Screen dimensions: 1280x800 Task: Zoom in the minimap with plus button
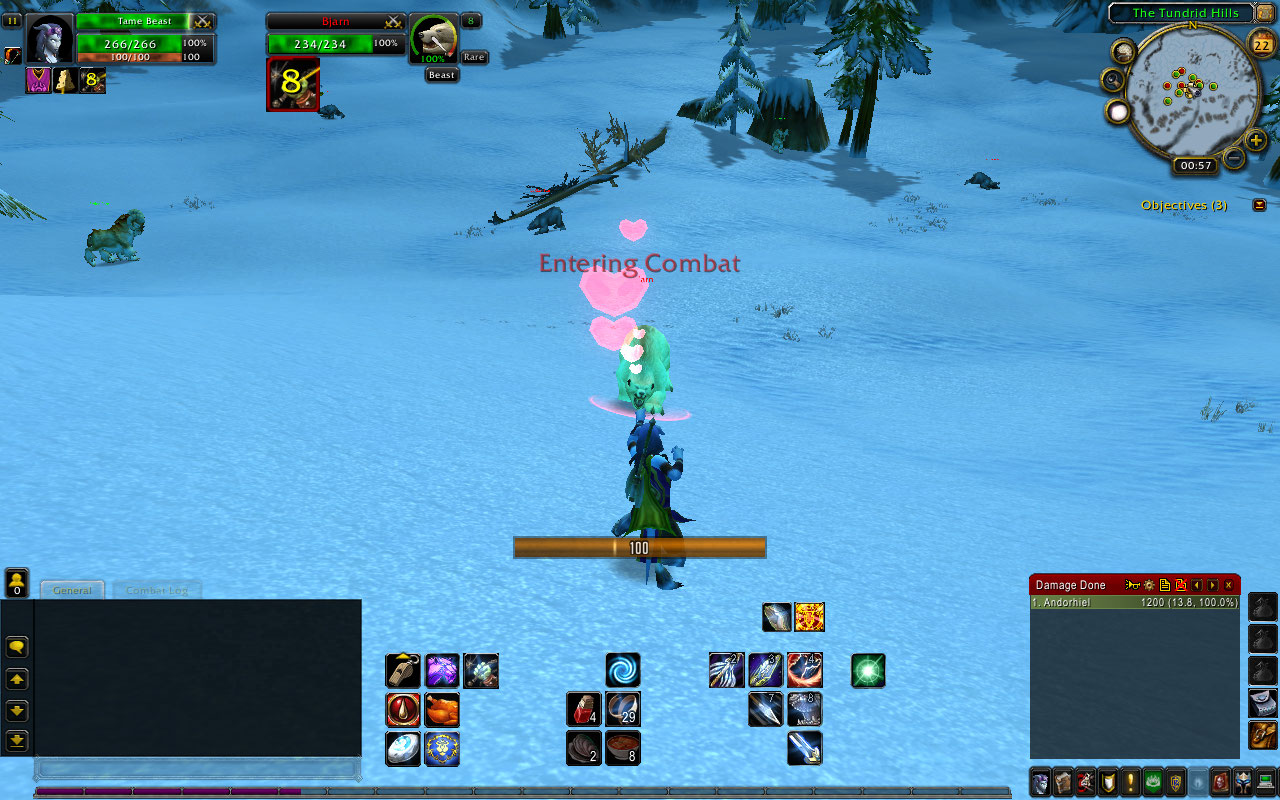[x=1257, y=140]
